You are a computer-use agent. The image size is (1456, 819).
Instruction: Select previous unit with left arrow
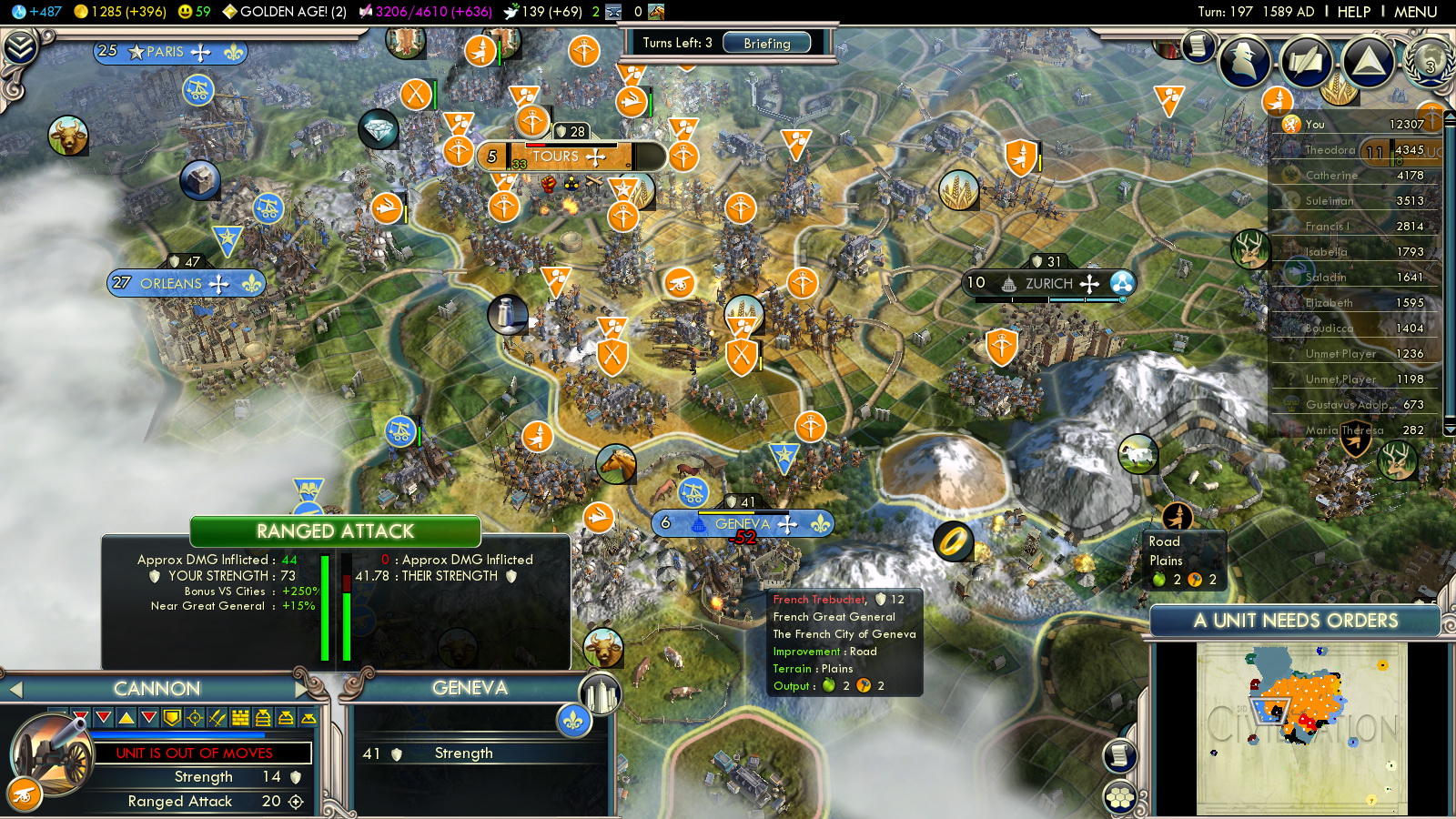click(15, 690)
